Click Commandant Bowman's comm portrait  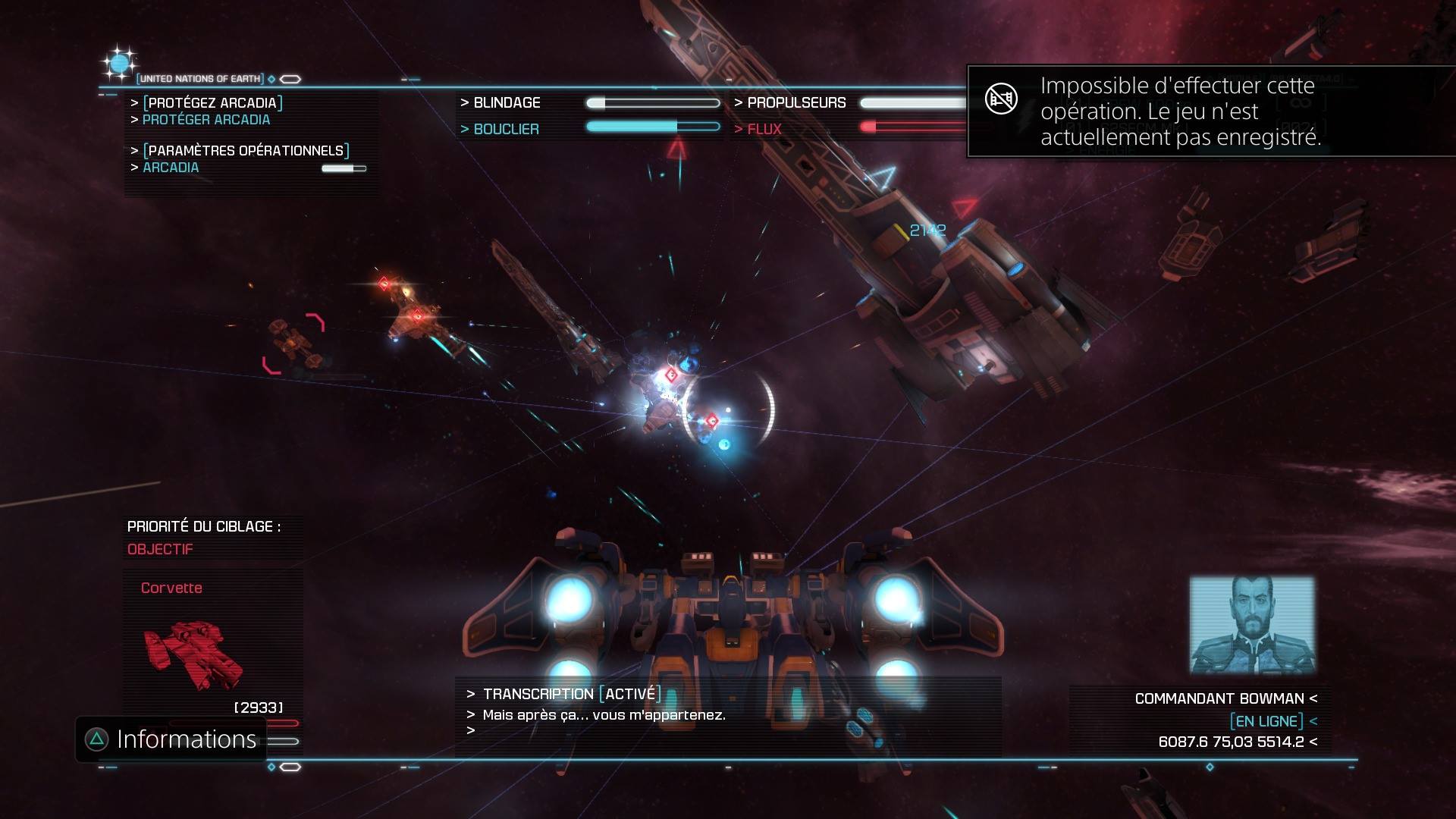coord(1252,625)
